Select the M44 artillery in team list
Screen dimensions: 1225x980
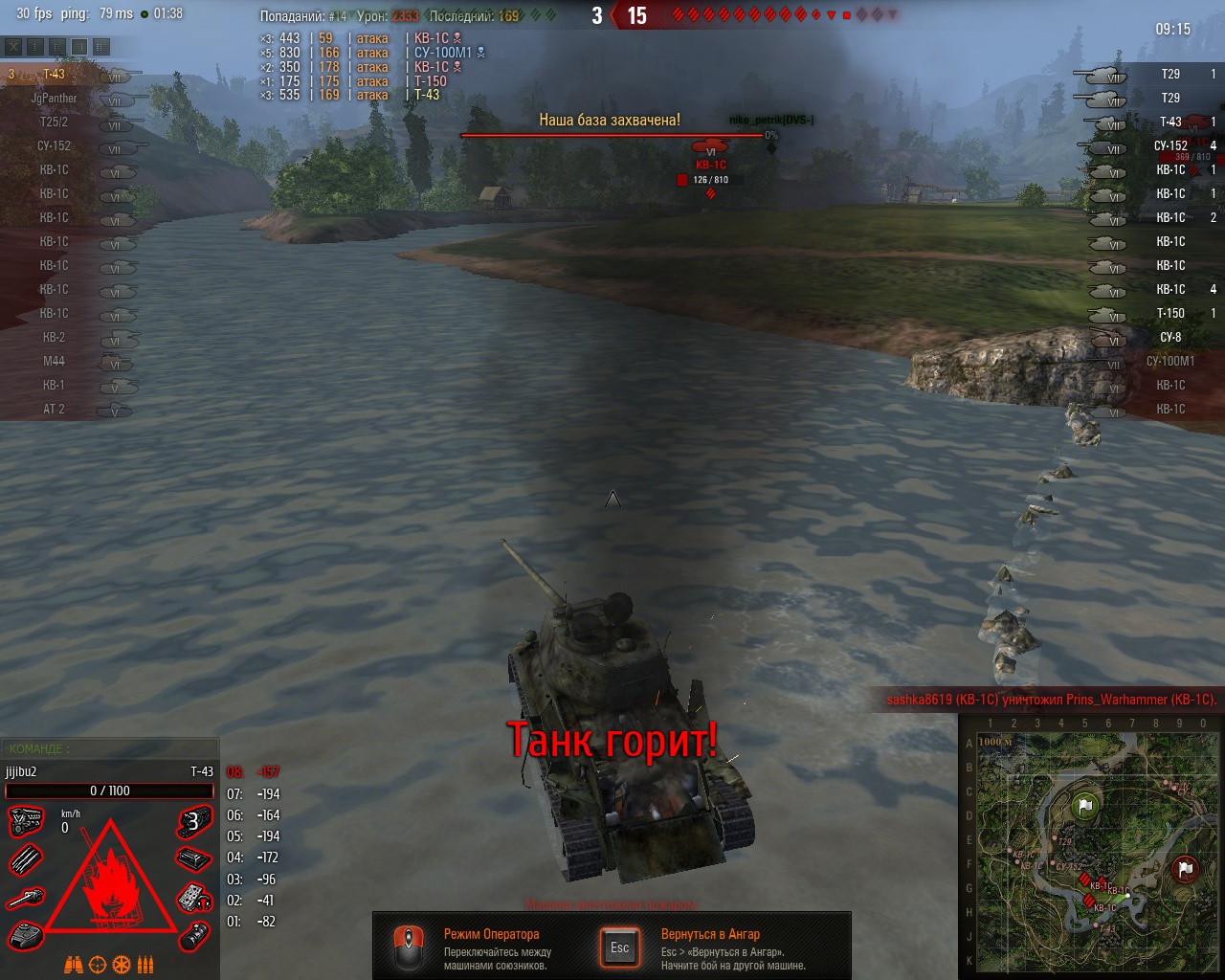point(55,362)
